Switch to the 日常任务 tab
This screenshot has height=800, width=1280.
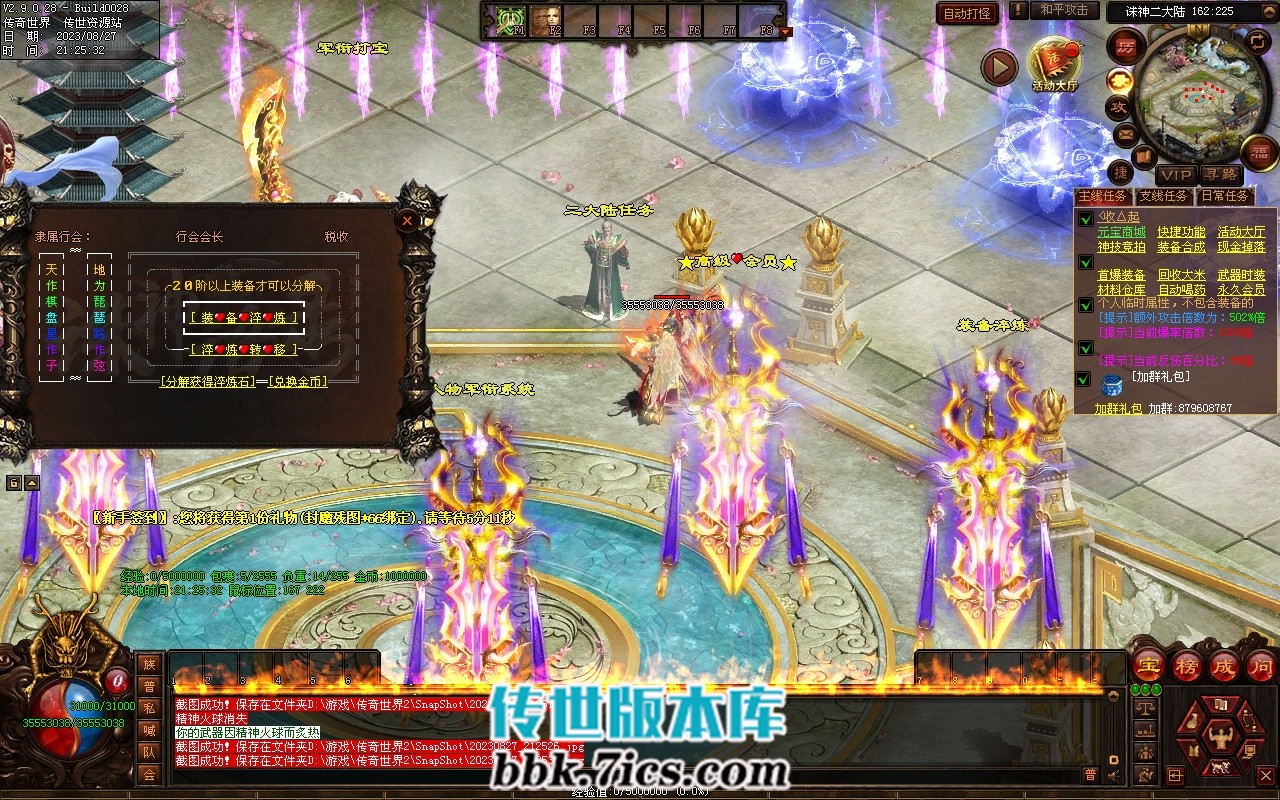[1225, 197]
